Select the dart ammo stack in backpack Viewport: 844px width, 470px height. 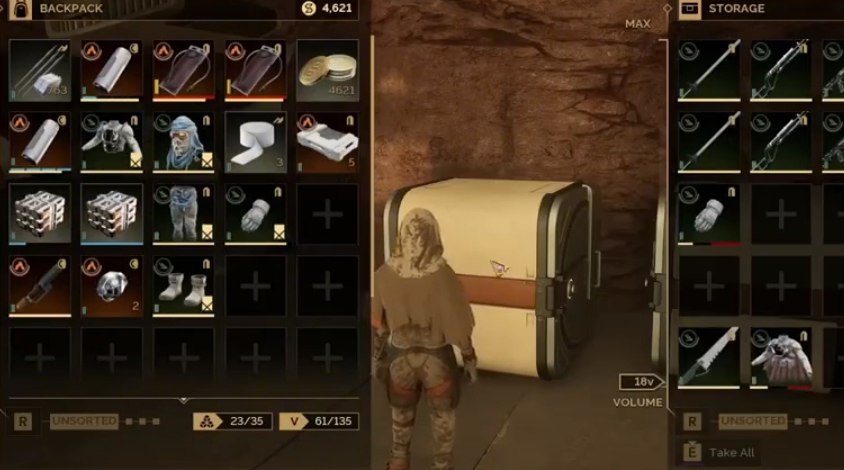coord(40,71)
